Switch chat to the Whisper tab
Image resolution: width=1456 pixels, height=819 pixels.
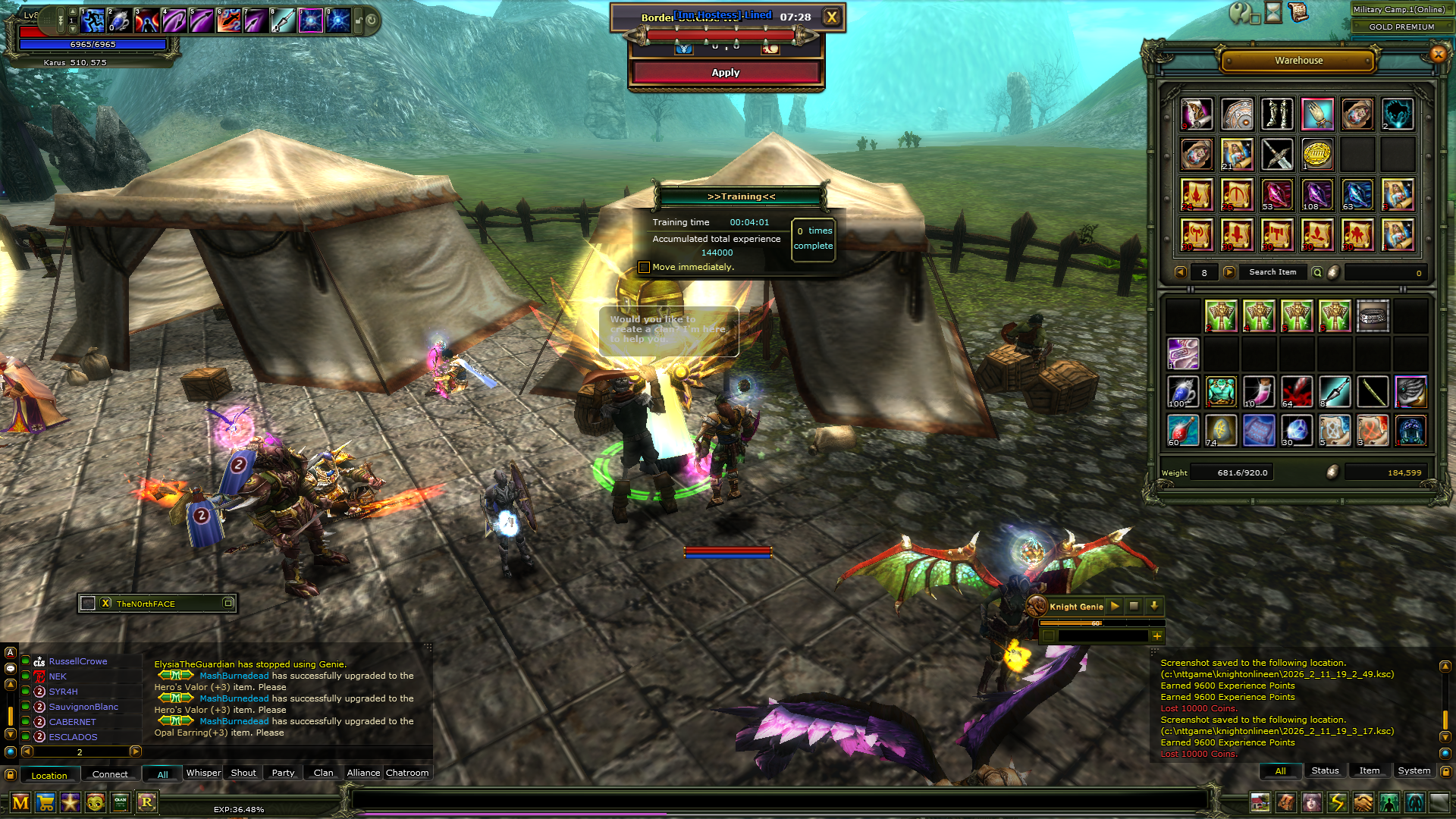click(x=203, y=773)
